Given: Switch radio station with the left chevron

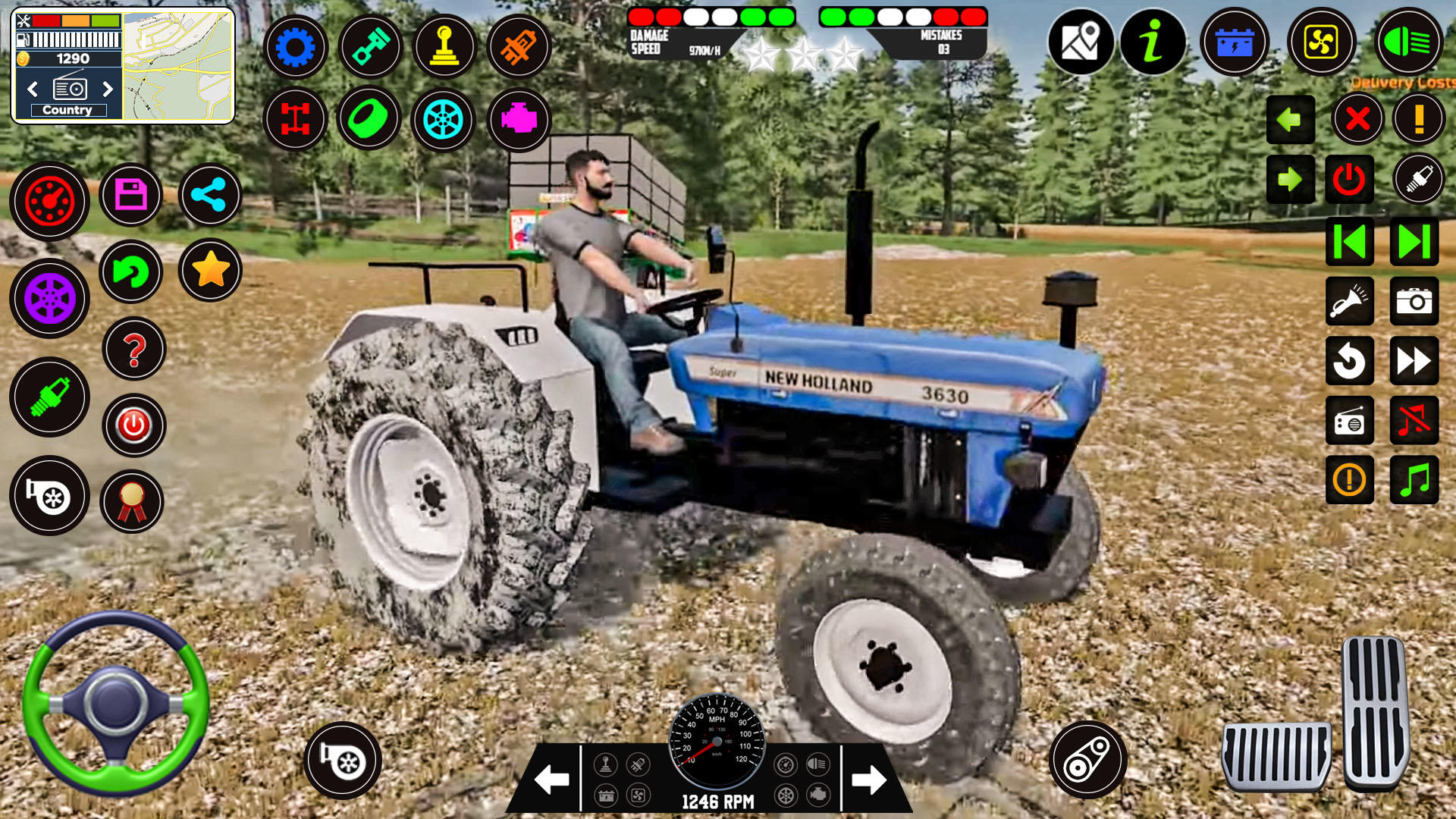Looking at the screenshot, I should [31, 89].
